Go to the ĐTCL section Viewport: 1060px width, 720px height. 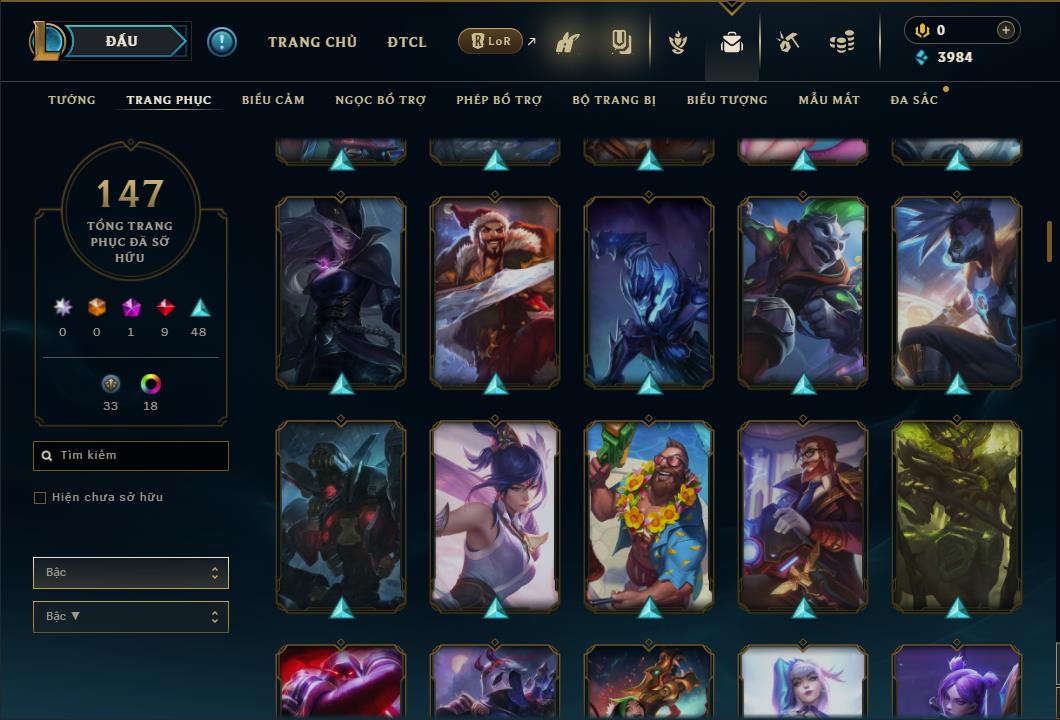pos(406,42)
